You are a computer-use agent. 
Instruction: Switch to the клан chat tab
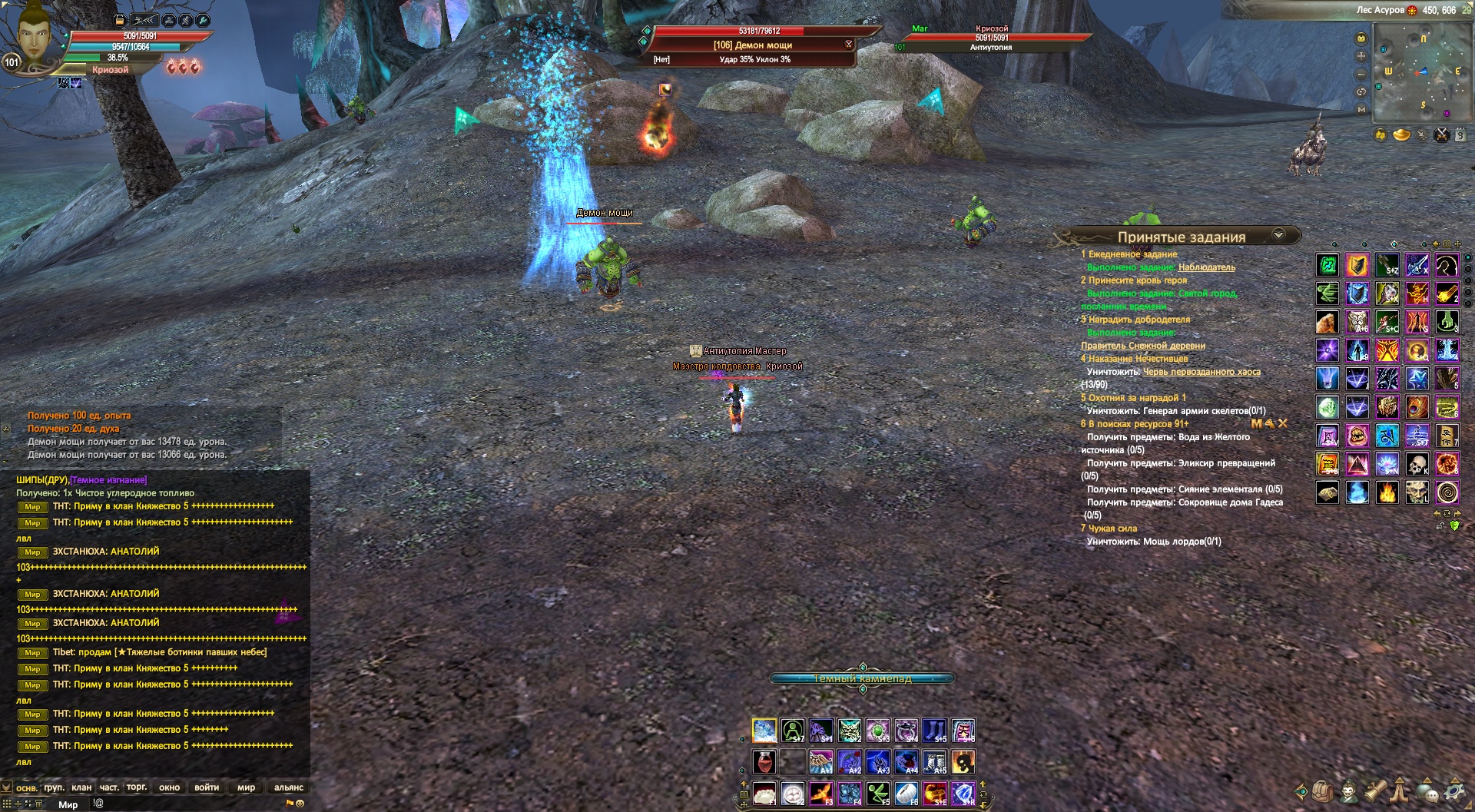(81, 787)
